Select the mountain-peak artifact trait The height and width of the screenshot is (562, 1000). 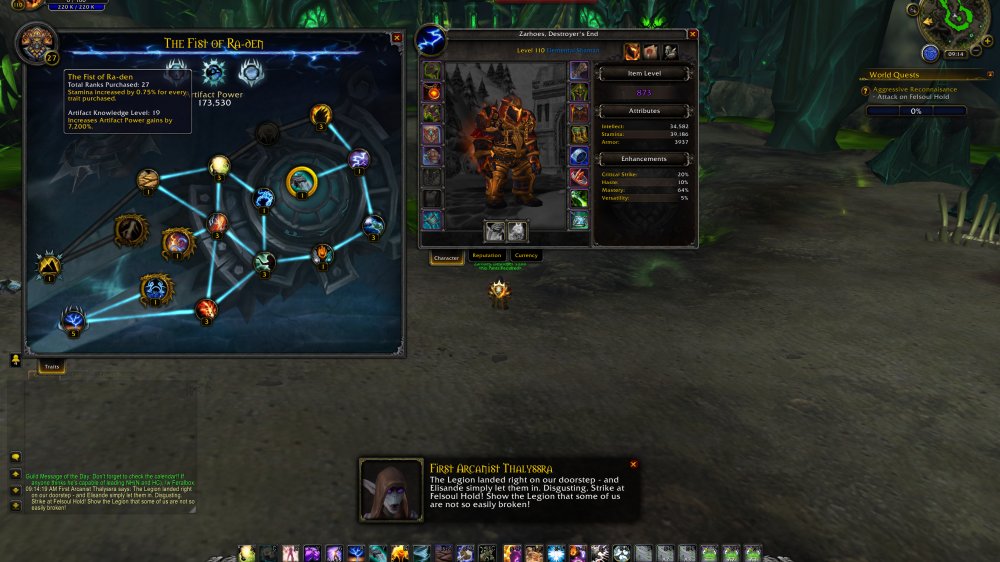click(x=49, y=264)
